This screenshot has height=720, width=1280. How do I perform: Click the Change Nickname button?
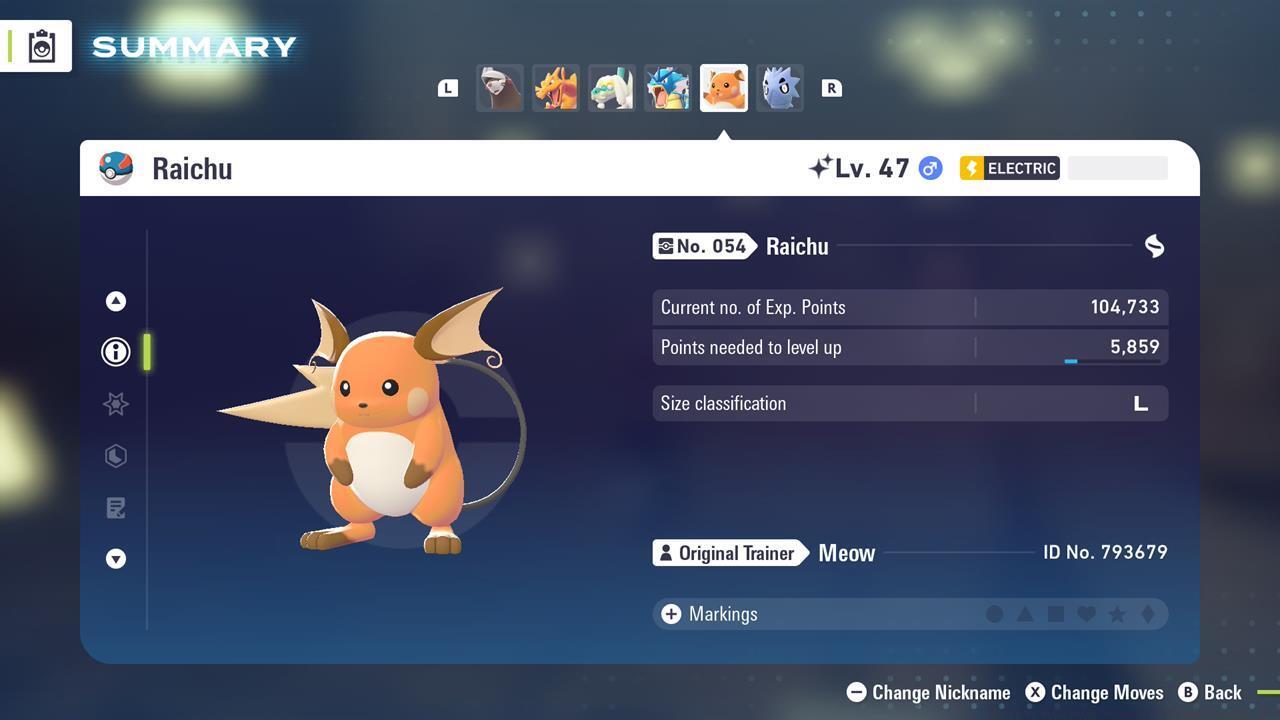[x=927, y=692]
